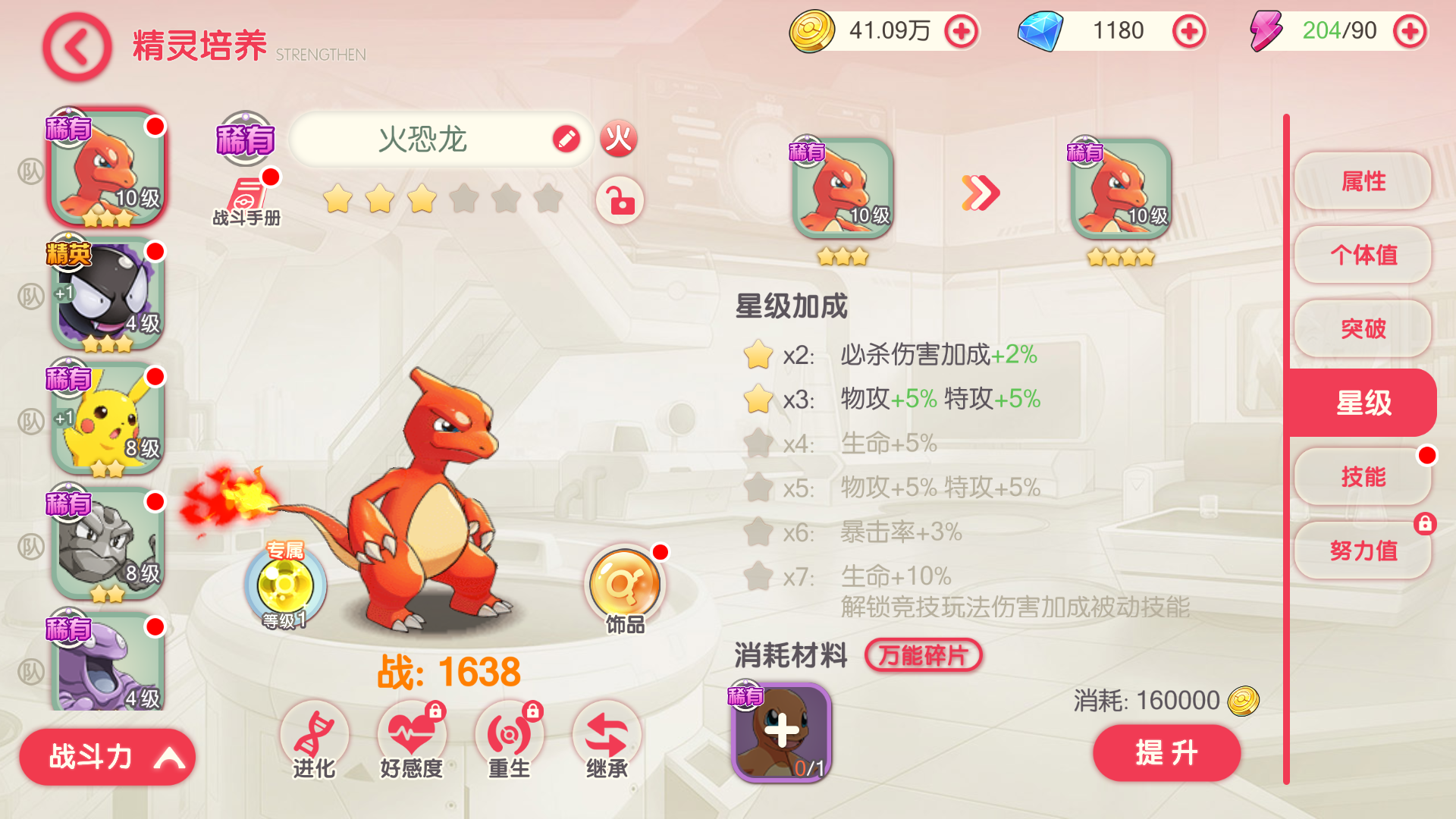Edit the name 火恐龙 with pencil icon
Image resolution: width=1456 pixels, height=819 pixels.
click(x=566, y=139)
